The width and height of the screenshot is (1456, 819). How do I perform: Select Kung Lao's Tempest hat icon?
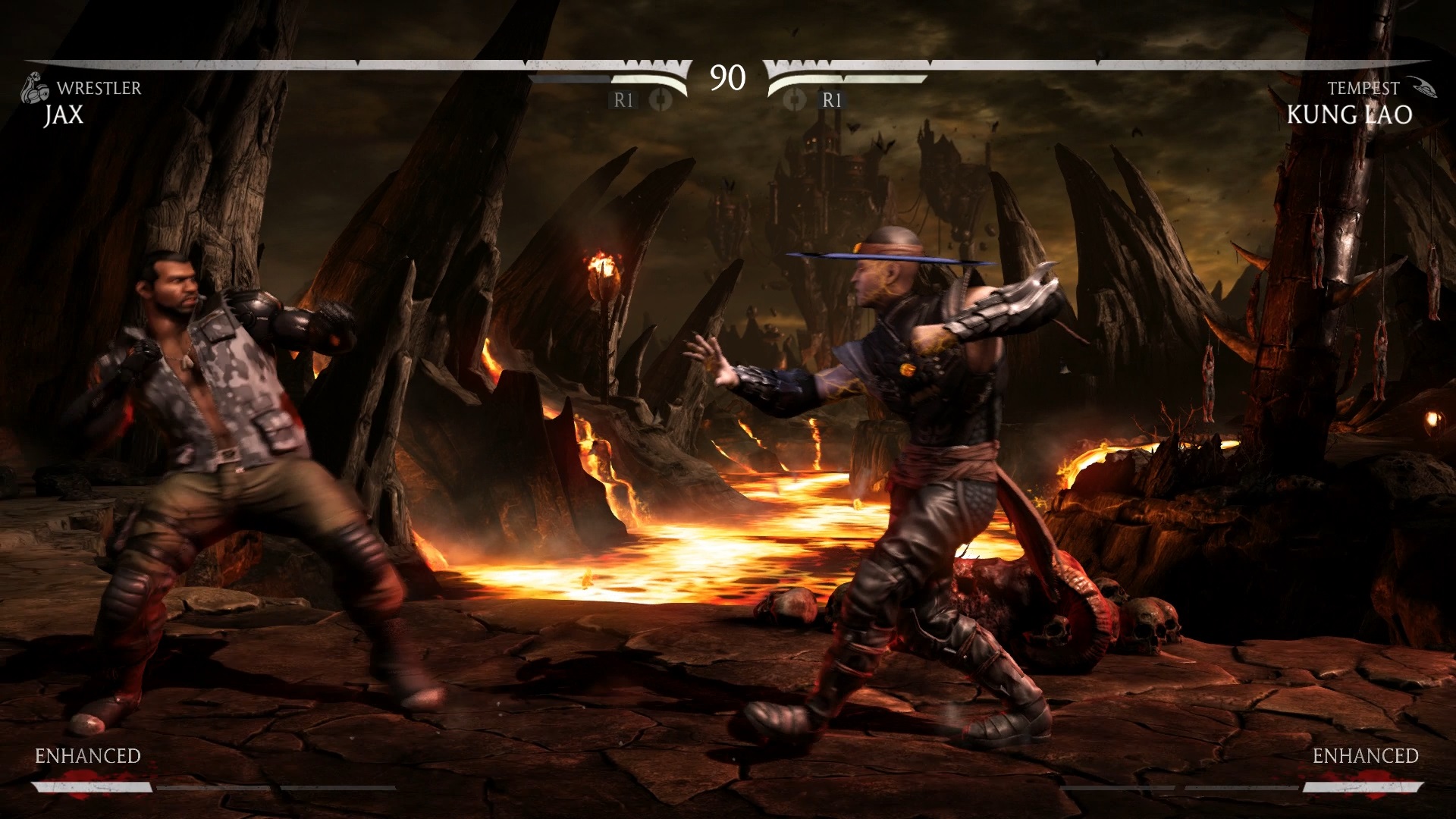(1420, 87)
